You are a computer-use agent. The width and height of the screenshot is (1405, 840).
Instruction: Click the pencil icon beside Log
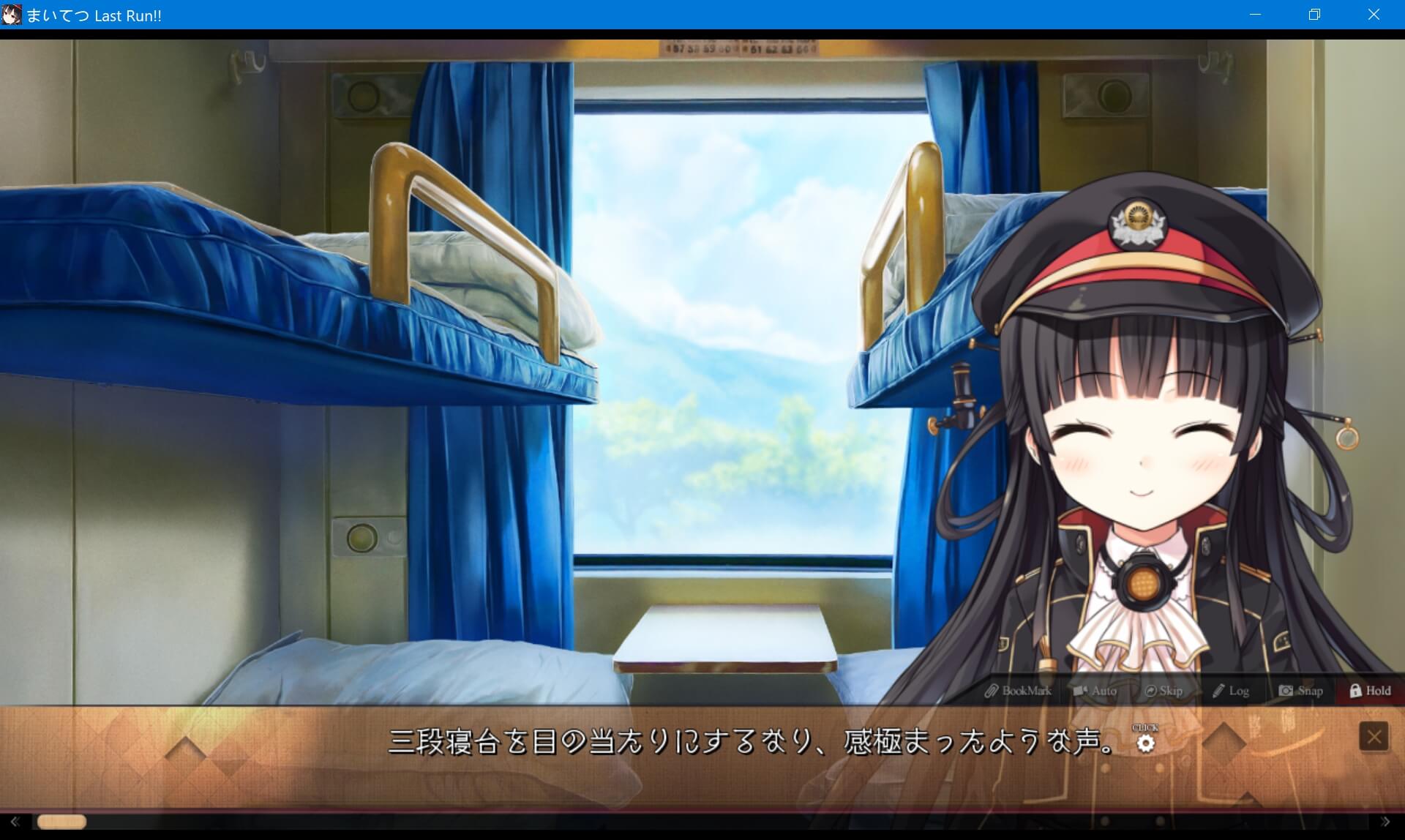point(1218,691)
